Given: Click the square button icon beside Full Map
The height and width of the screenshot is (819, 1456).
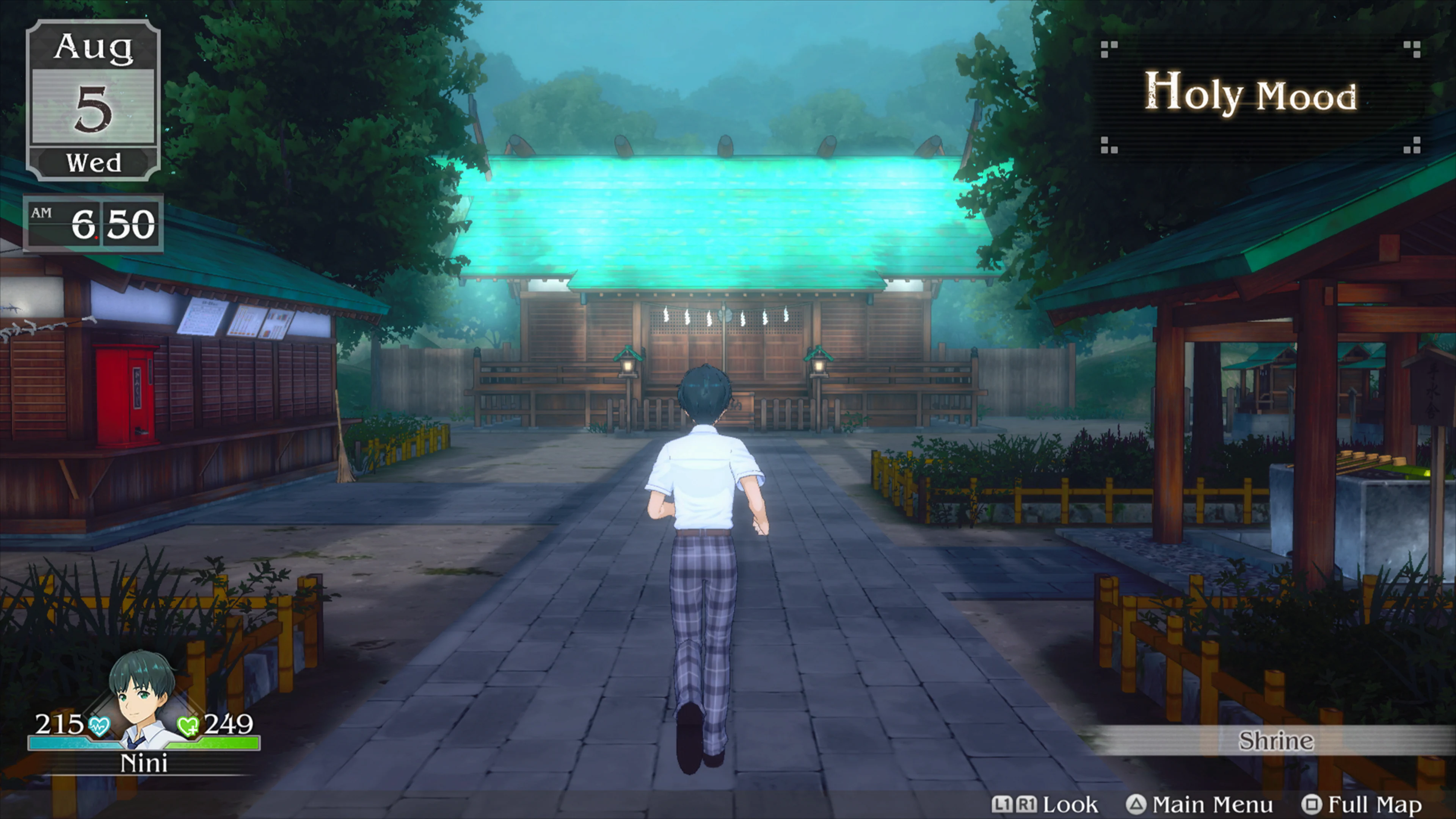Looking at the screenshot, I should (1312, 804).
